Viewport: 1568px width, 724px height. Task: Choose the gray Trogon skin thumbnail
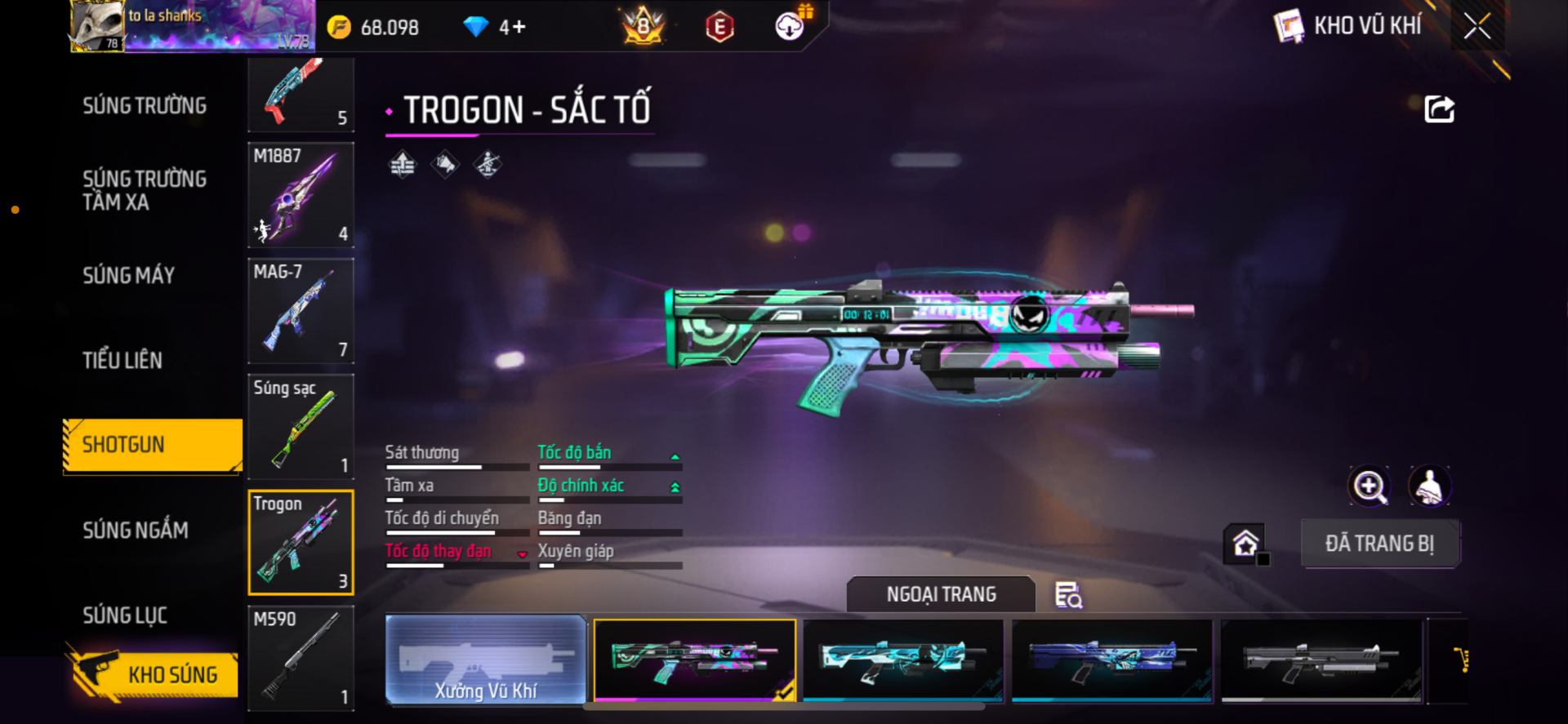[x=1321, y=660]
